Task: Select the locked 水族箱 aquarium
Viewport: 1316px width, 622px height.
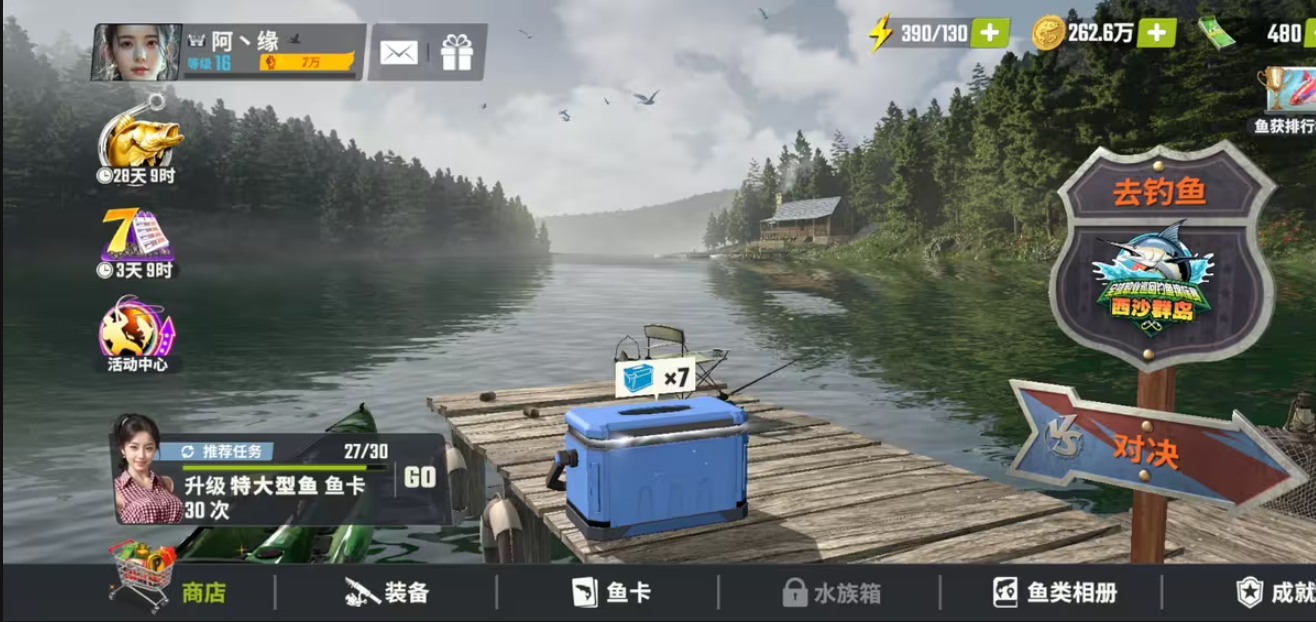Action: (x=832, y=592)
